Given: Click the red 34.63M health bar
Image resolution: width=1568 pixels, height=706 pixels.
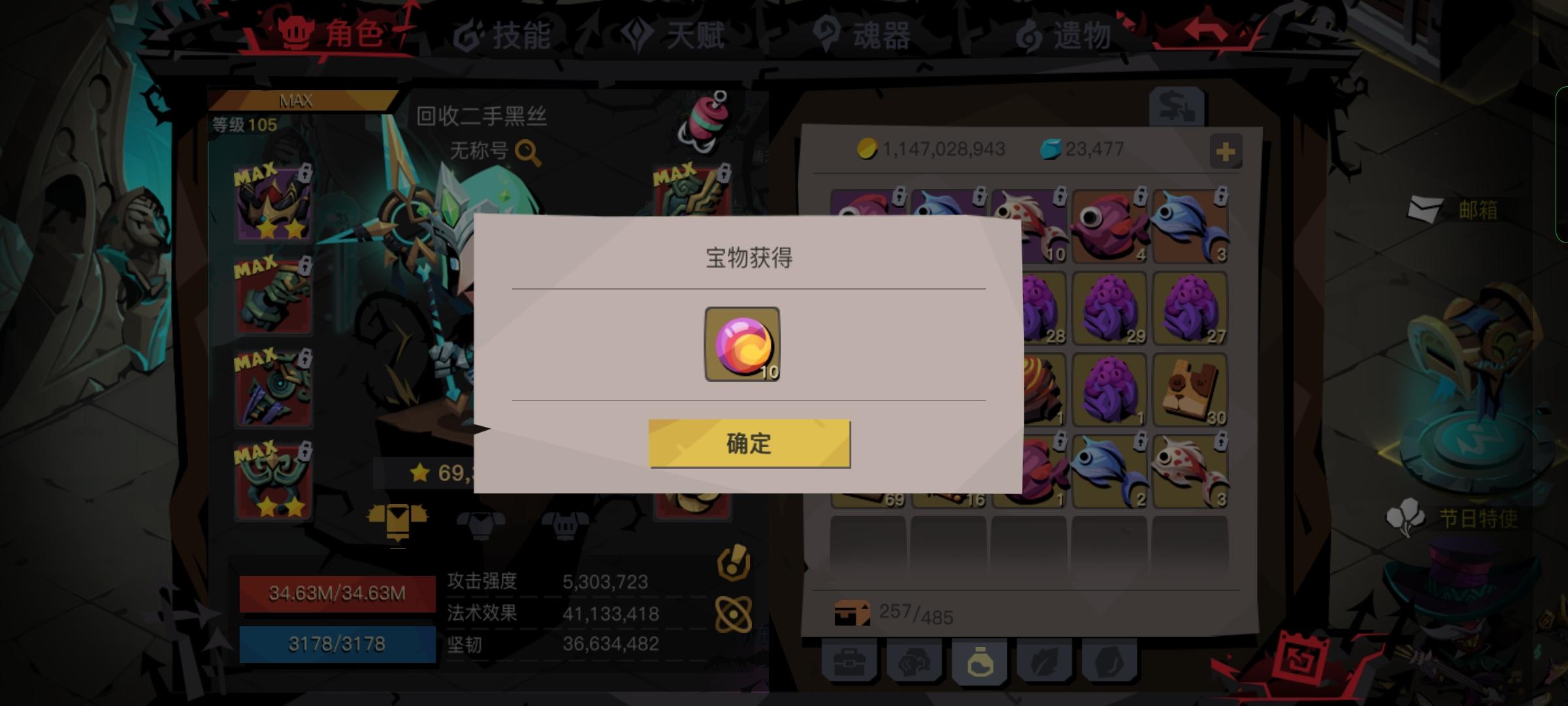Looking at the screenshot, I should click(337, 593).
